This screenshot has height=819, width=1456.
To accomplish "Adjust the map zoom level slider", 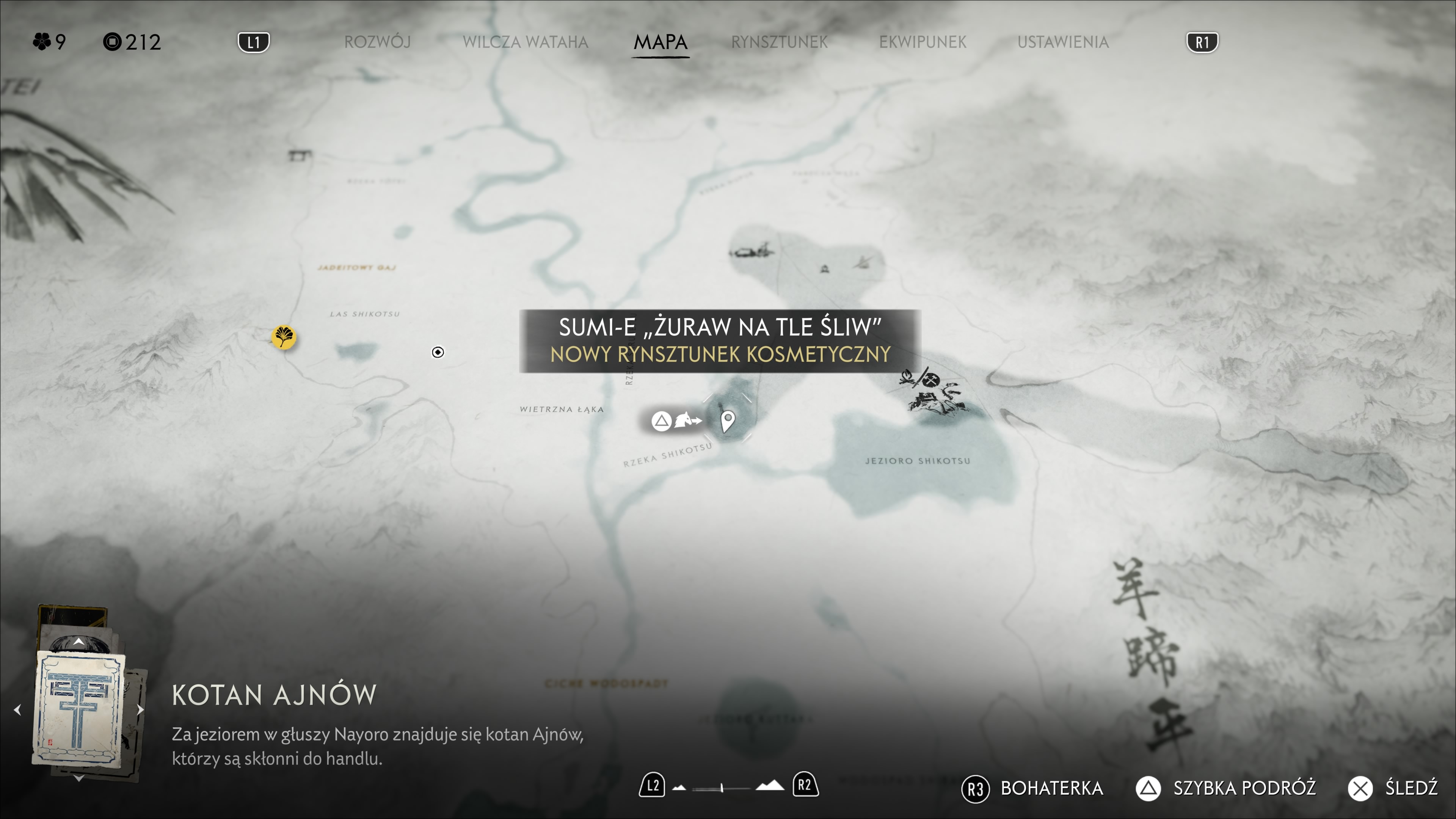I will pyautogui.click(x=722, y=788).
